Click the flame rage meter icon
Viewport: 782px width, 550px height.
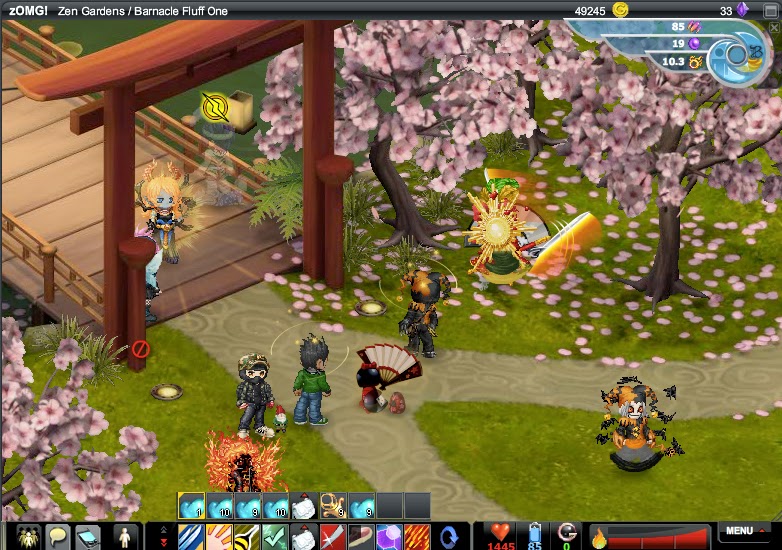598,538
